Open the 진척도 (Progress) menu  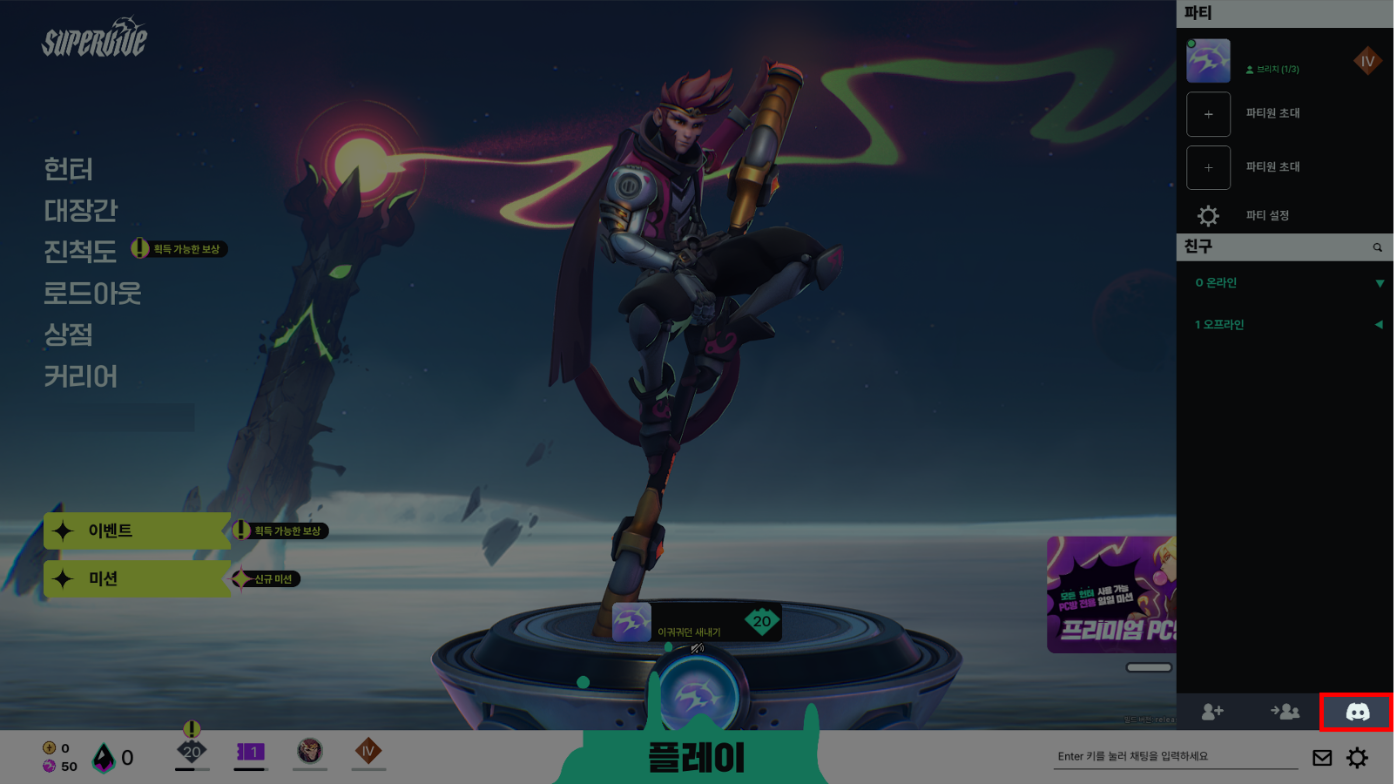(x=80, y=251)
